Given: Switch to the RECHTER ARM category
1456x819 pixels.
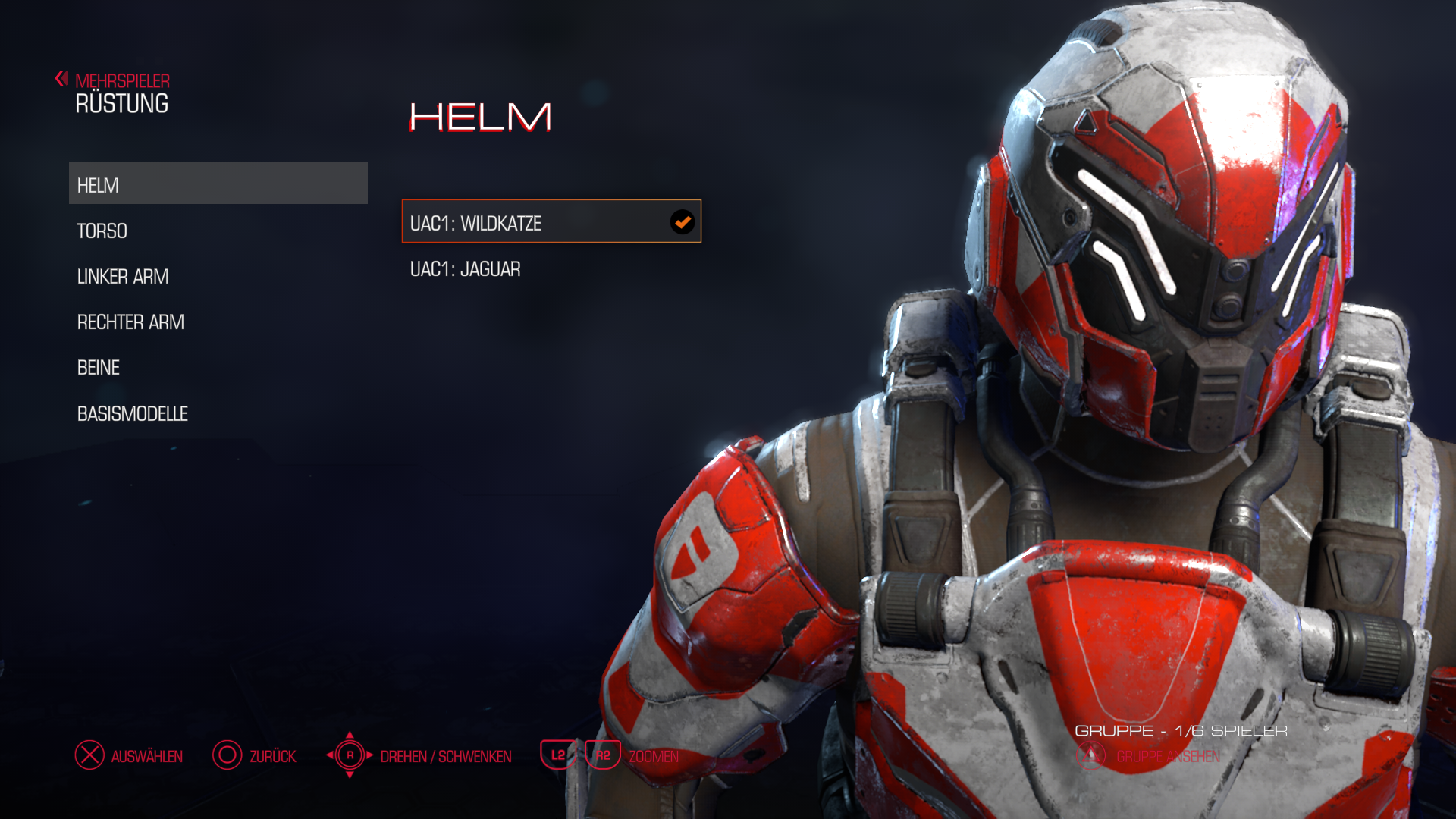Looking at the screenshot, I should [x=130, y=322].
